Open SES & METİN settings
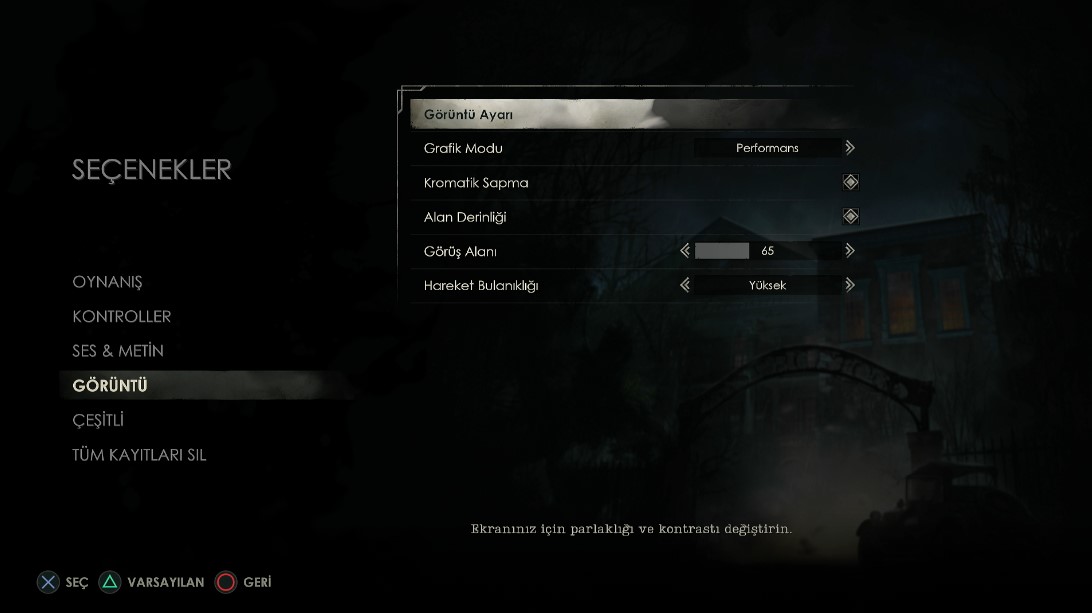 coord(118,351)
